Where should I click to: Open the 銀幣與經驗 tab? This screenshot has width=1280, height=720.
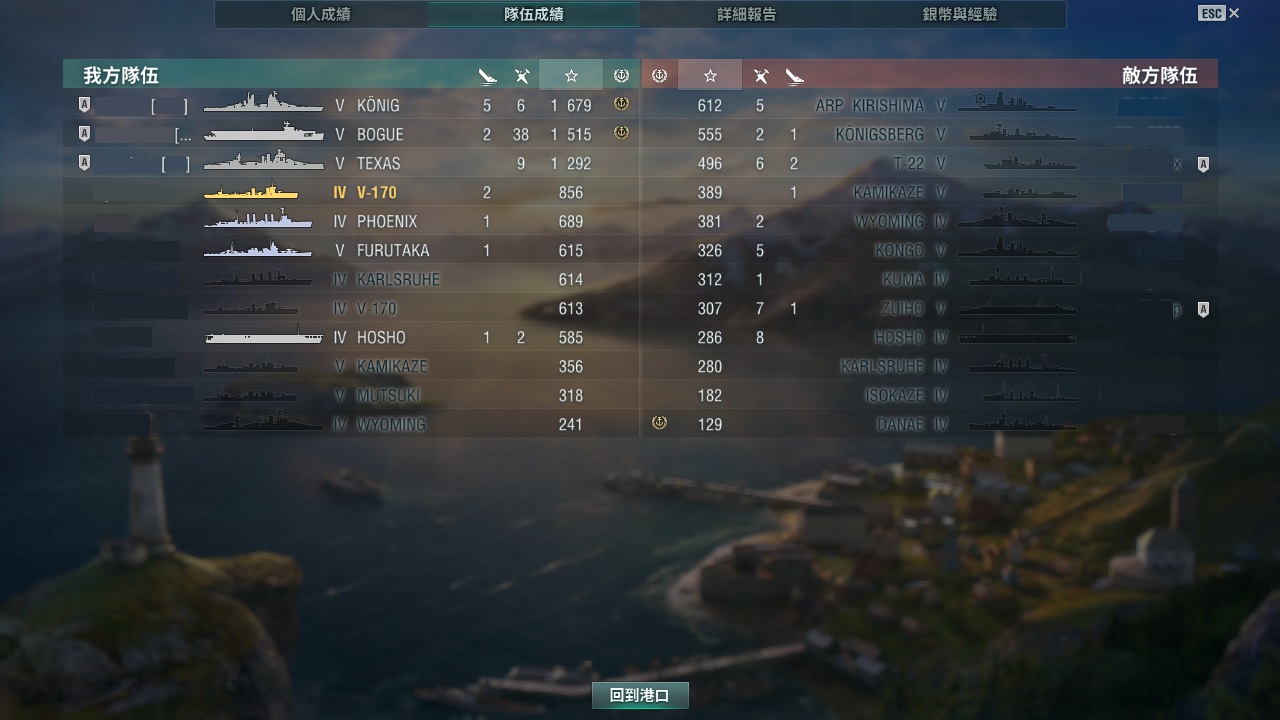point(960,15)
